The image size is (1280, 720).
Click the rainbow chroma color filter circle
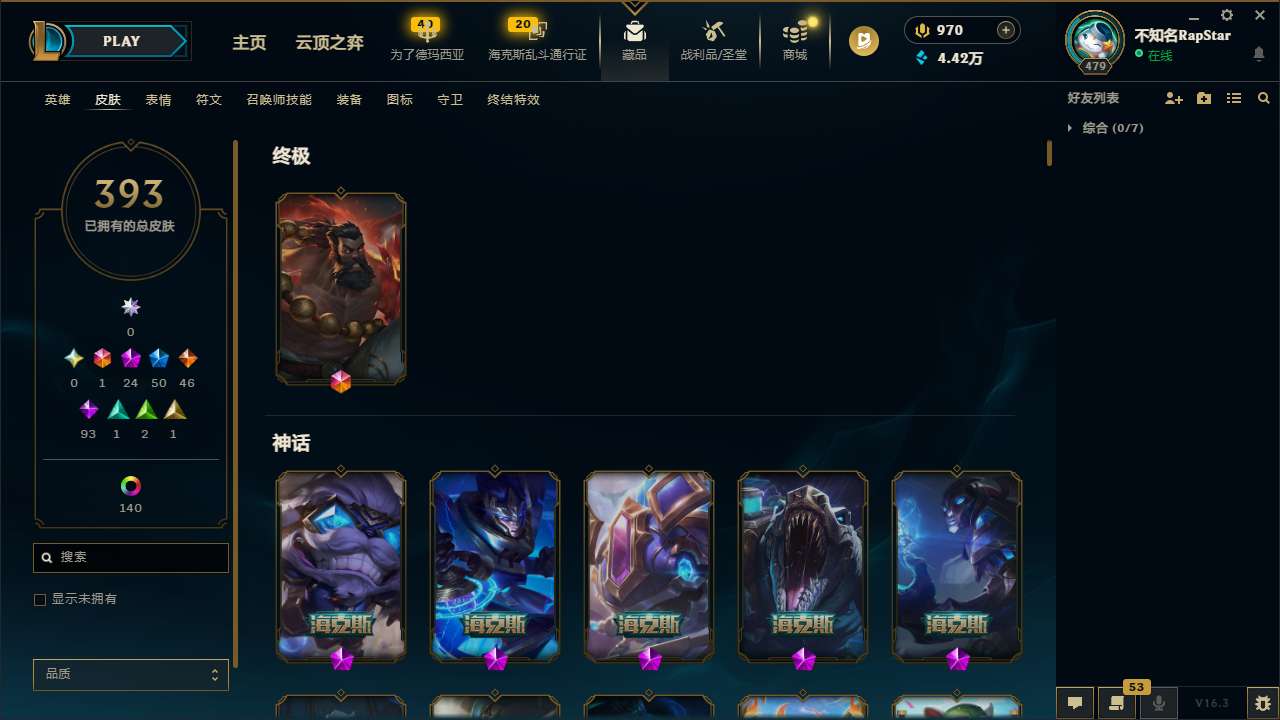pyautogui.click(x=130, y=486)
